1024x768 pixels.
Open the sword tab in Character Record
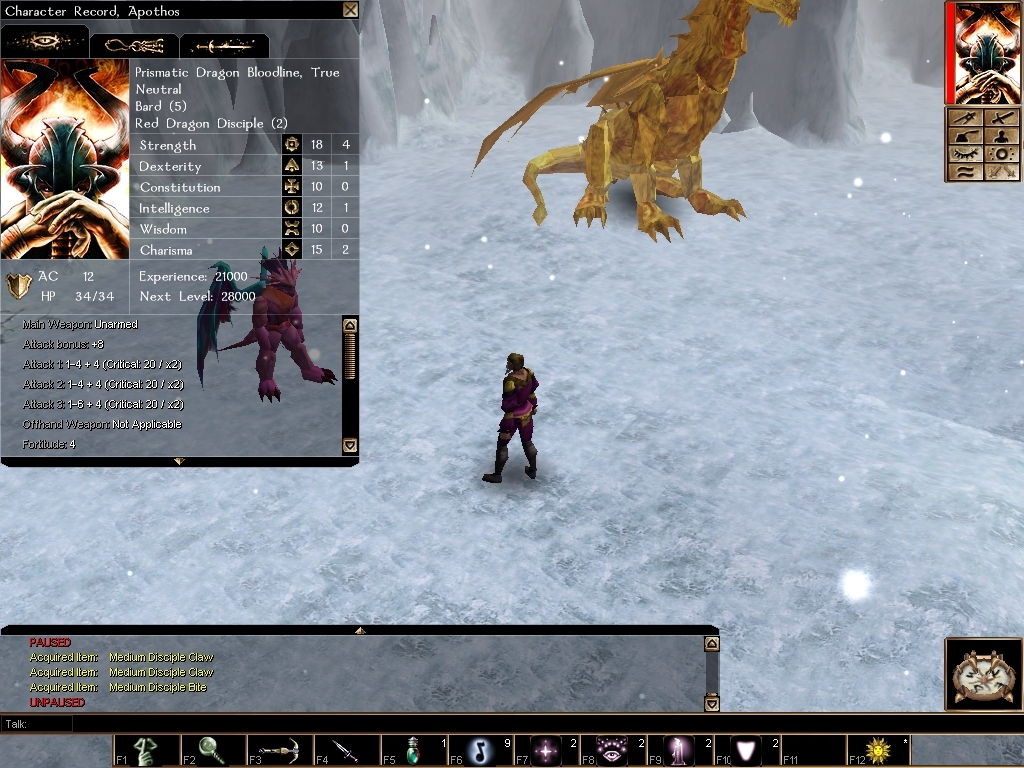[x=224, y=45]
